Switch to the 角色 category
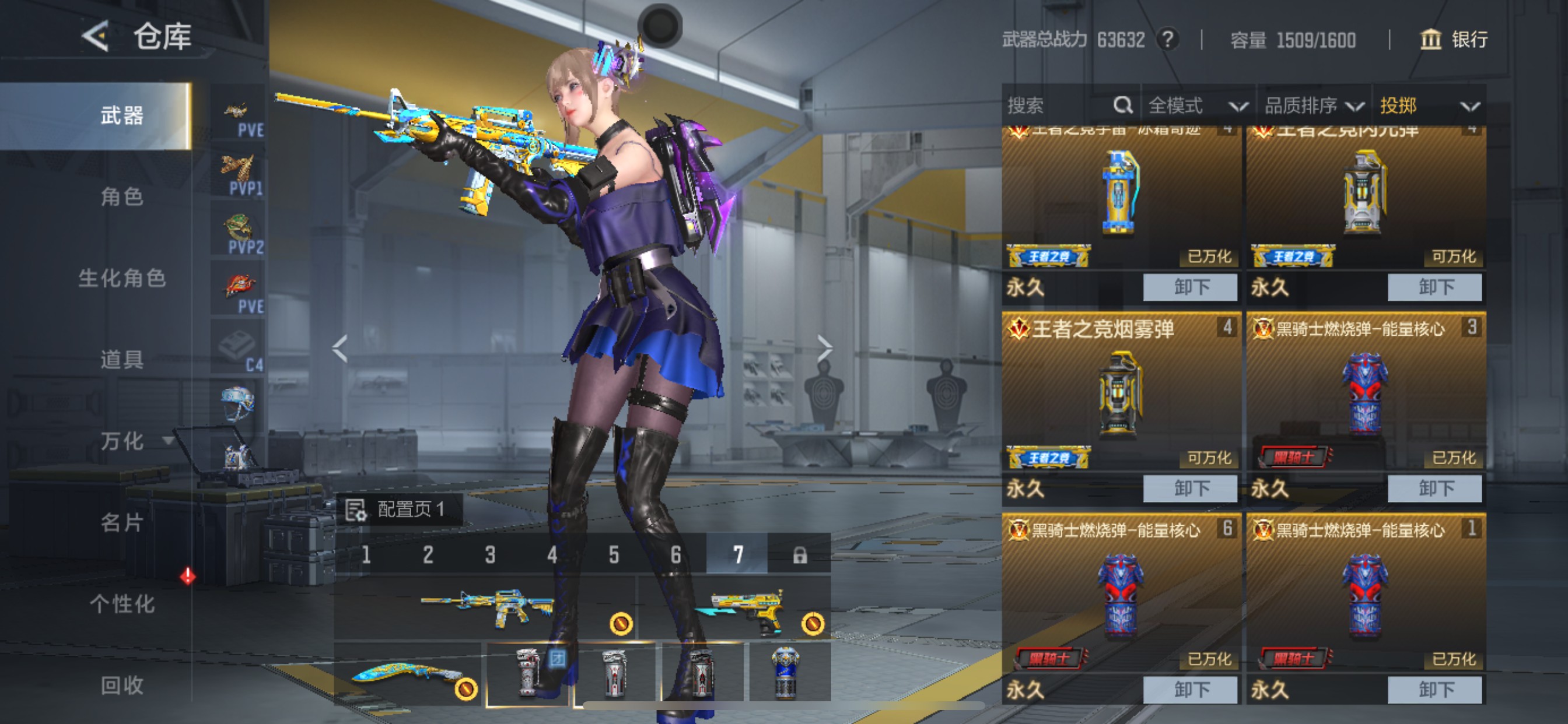The image size is (1568, 724). [122, 197]
